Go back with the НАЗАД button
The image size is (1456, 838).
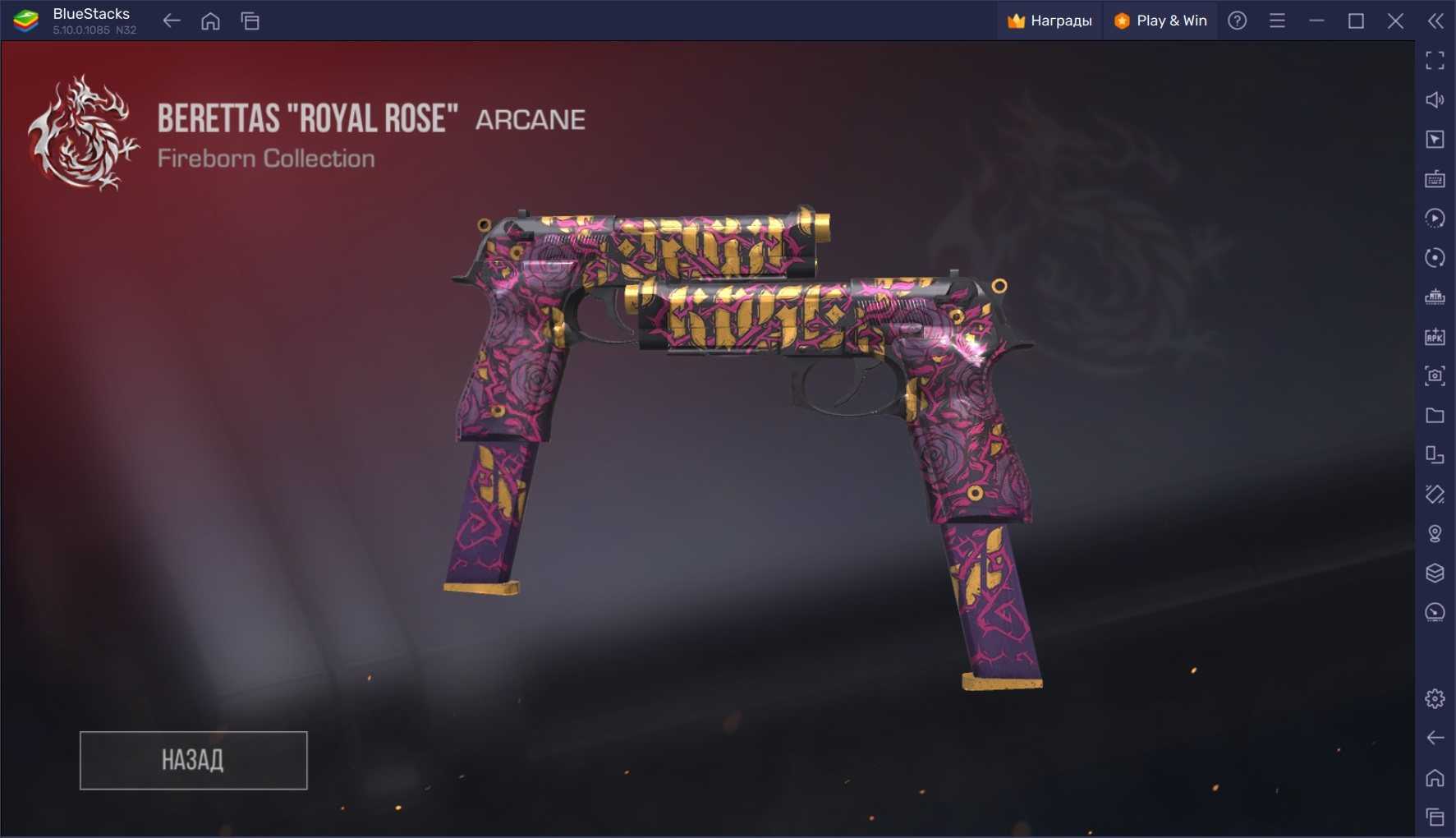tap(193, 760)
